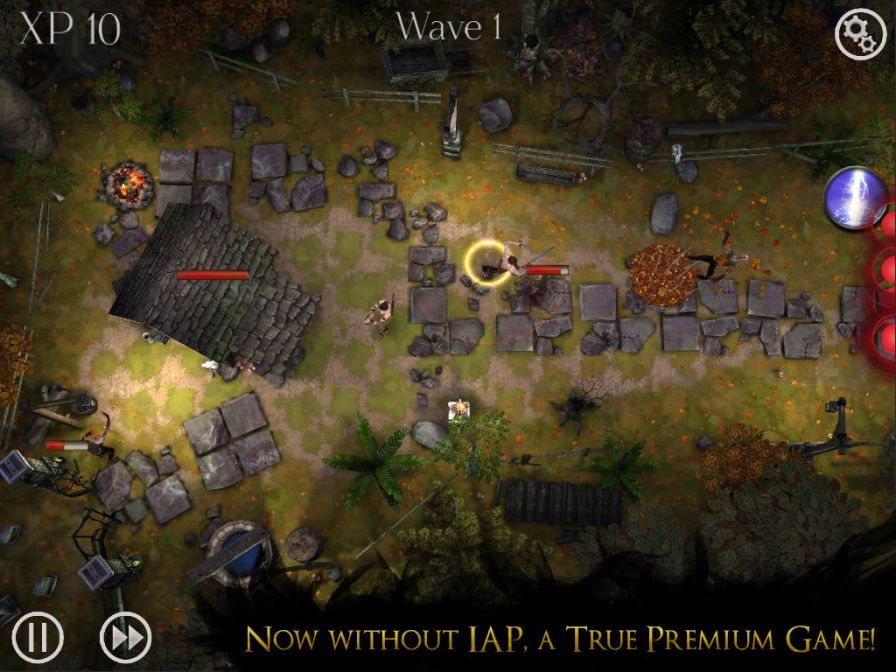Pause the game
896x672 pixels.
pyautogui.click(x=38, y=636)
